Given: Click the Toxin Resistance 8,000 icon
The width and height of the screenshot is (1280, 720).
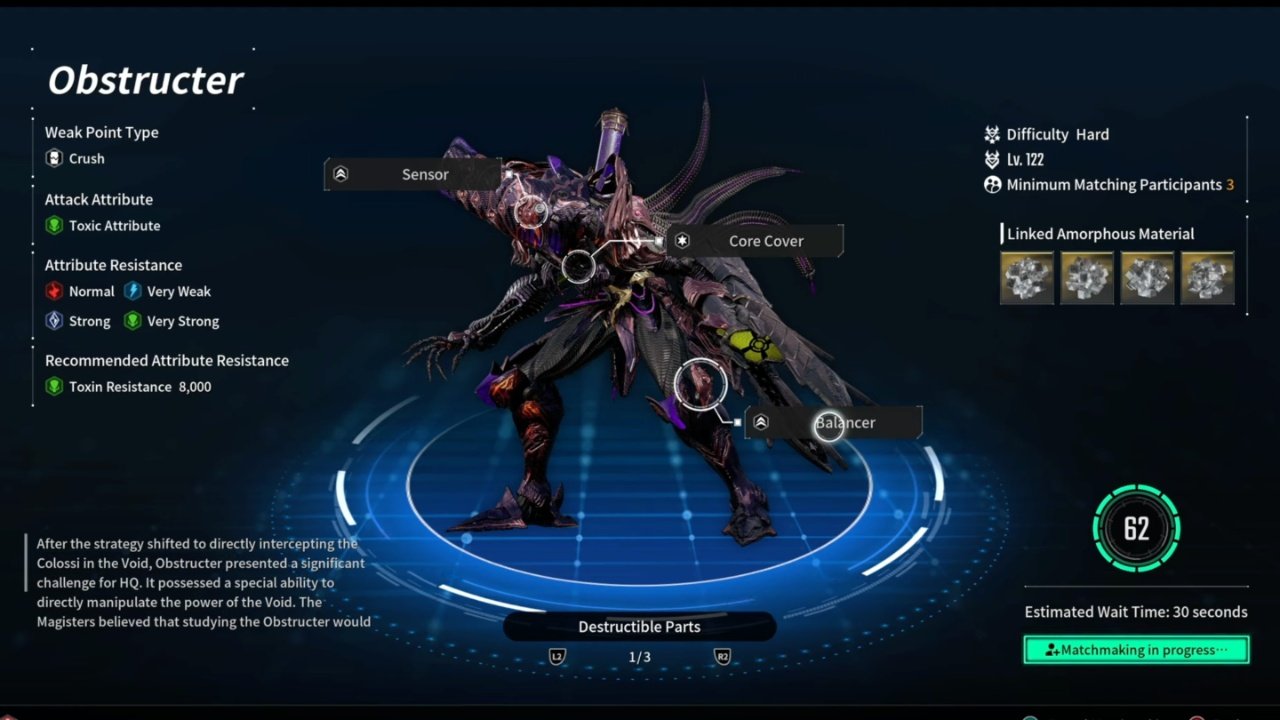Looking at the screenshot, I should 54,387.
